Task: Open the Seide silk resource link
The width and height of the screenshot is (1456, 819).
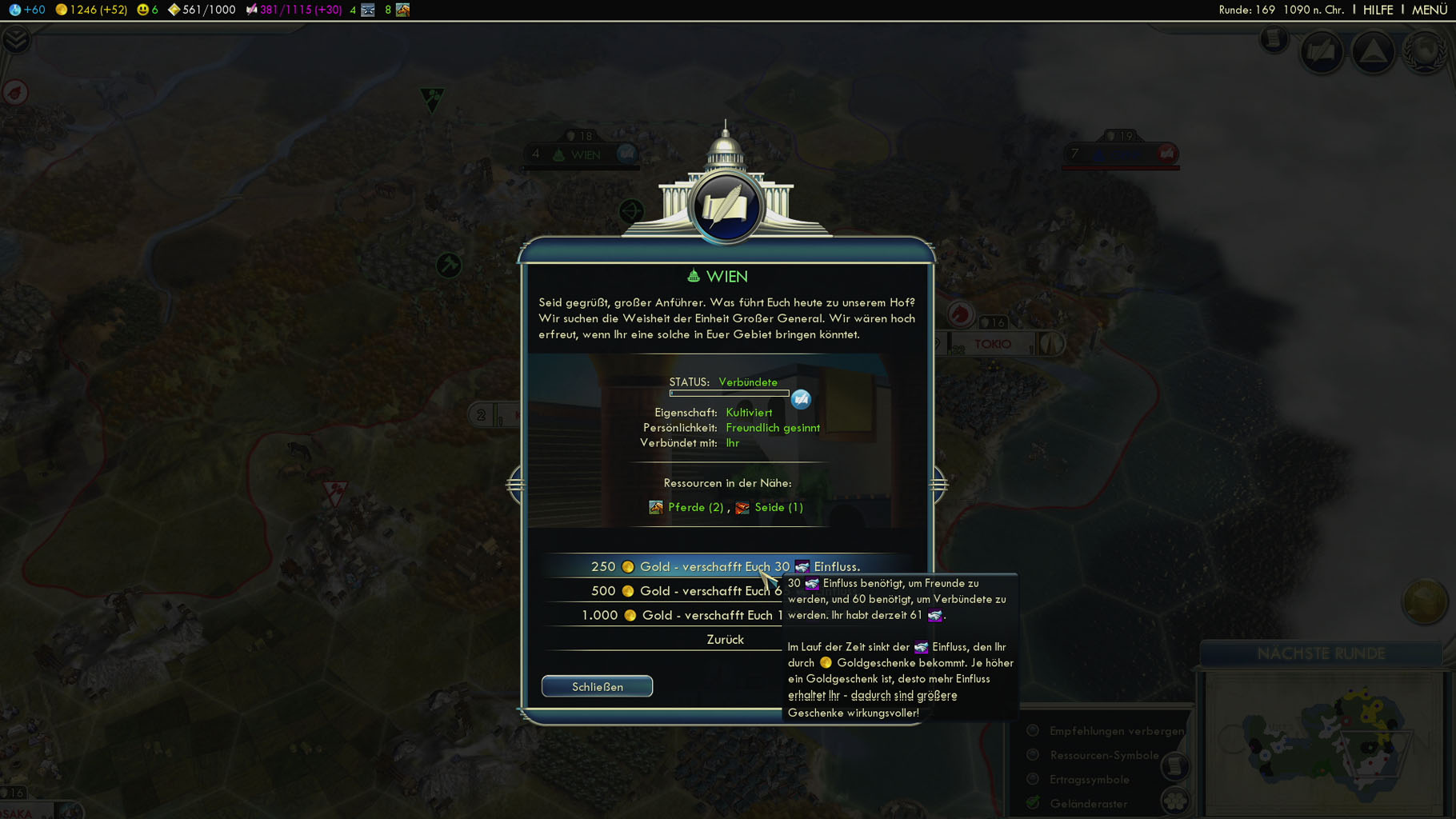Action: (778, 507)
